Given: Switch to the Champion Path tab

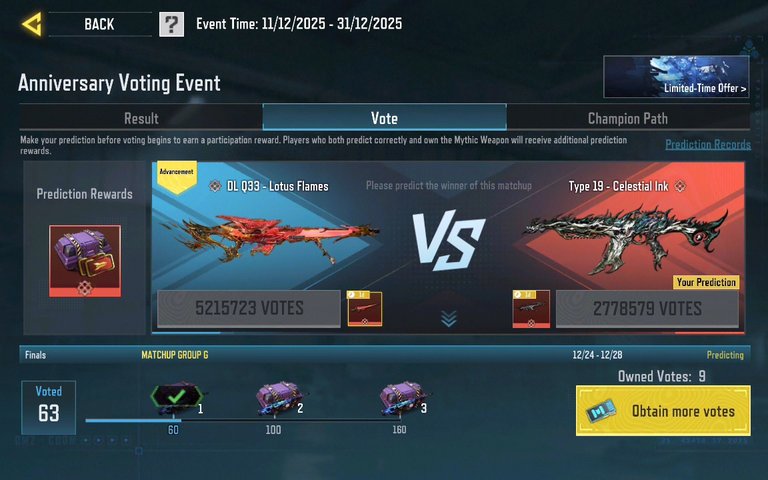Looking at the screenshot, I should click(627, 118).
